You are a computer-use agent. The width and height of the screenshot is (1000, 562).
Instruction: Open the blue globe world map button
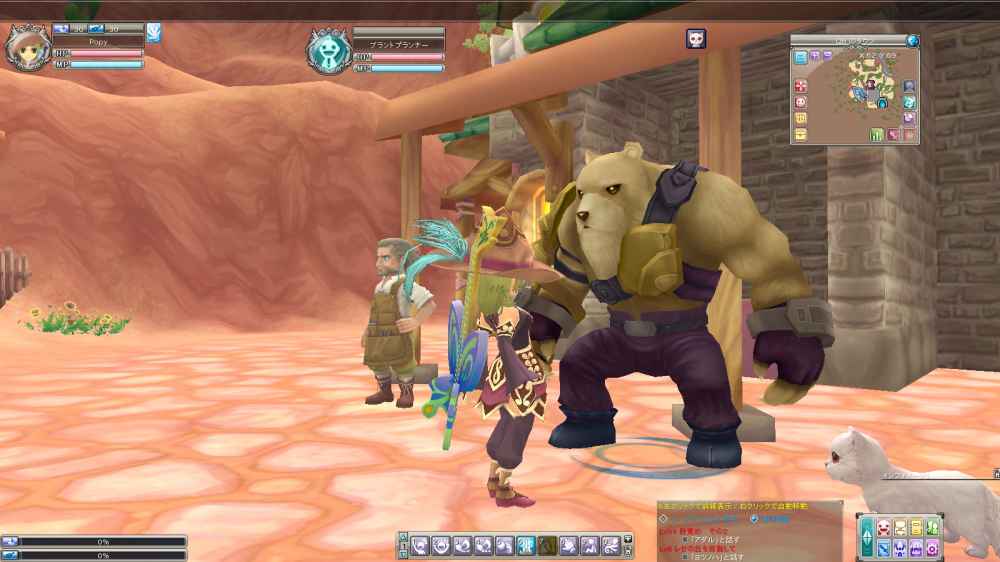tap(912, 41)
